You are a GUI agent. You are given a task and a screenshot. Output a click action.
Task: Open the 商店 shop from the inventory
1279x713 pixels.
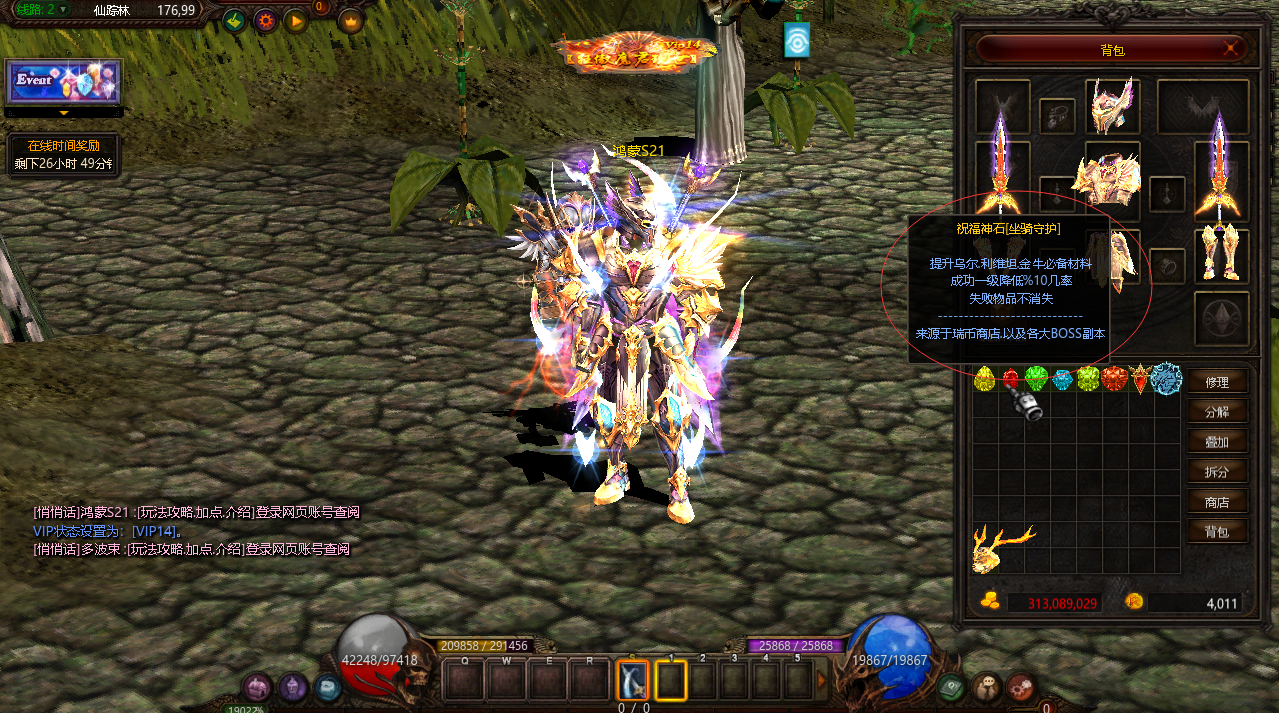click(1217, 501)
